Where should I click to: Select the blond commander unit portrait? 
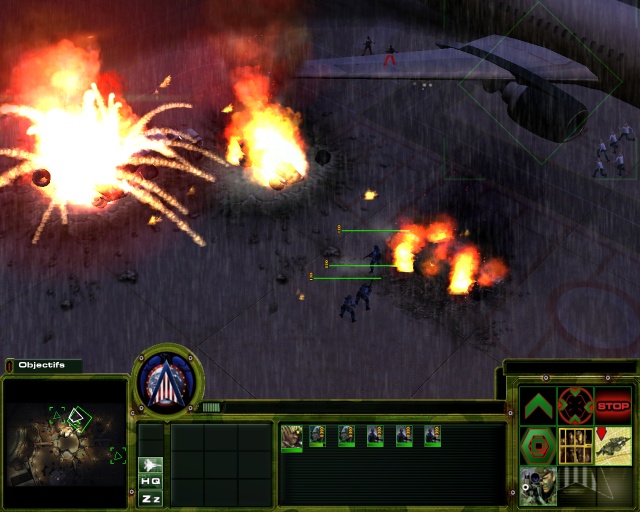(292, 436)
